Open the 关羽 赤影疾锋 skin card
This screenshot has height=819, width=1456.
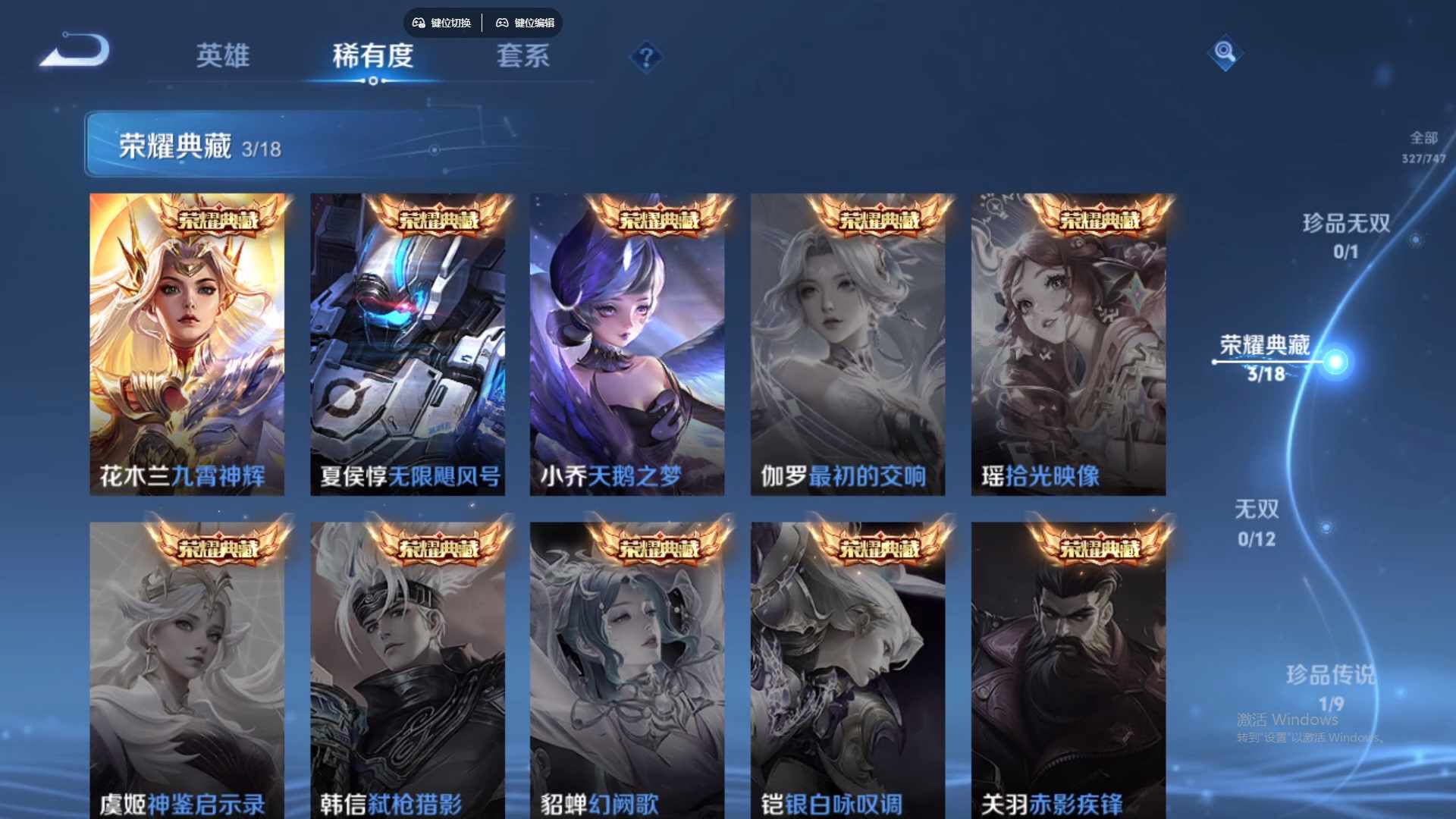[x=1068, y=671]
